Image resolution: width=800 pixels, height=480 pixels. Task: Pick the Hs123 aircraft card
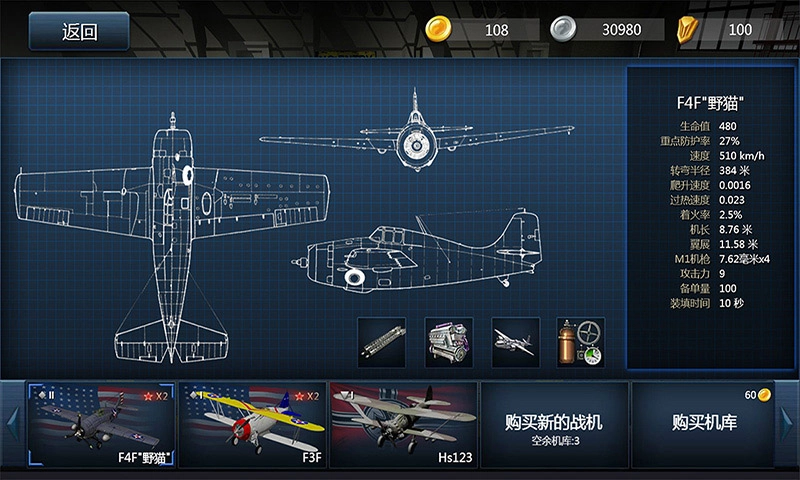[x=403, y=425]
